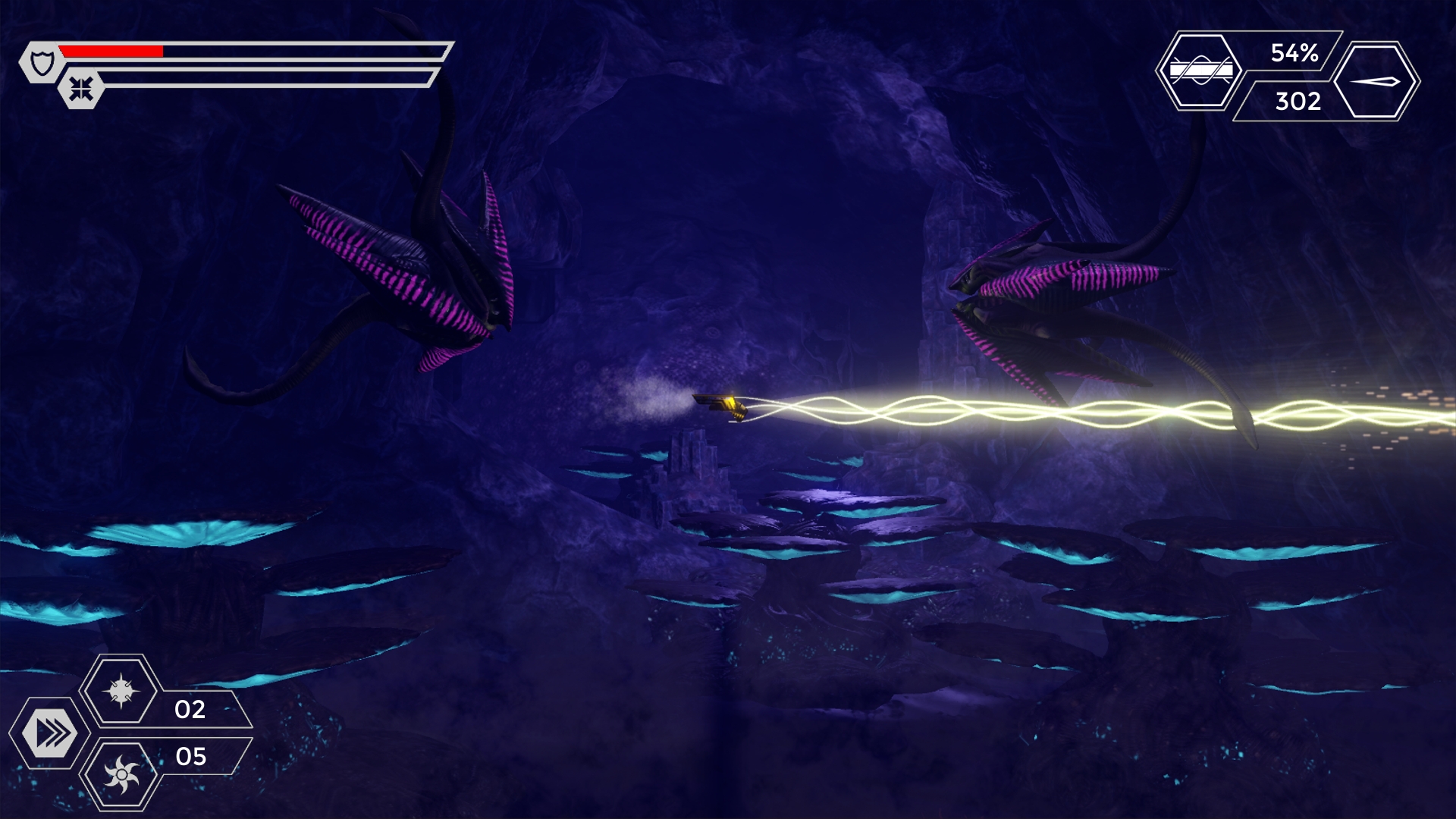Click the 05 shuriken count label
1456x819 pixels.
coord(191,756)
